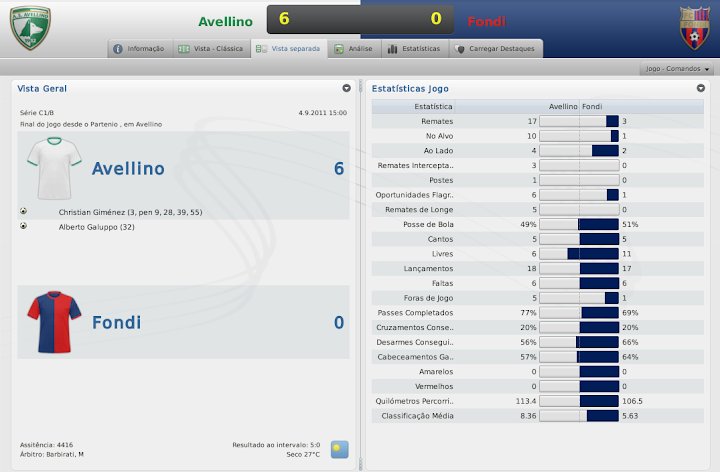720x472 pixels.
Task: Select Avellino team name in overview
Action: tap(128, 169)
